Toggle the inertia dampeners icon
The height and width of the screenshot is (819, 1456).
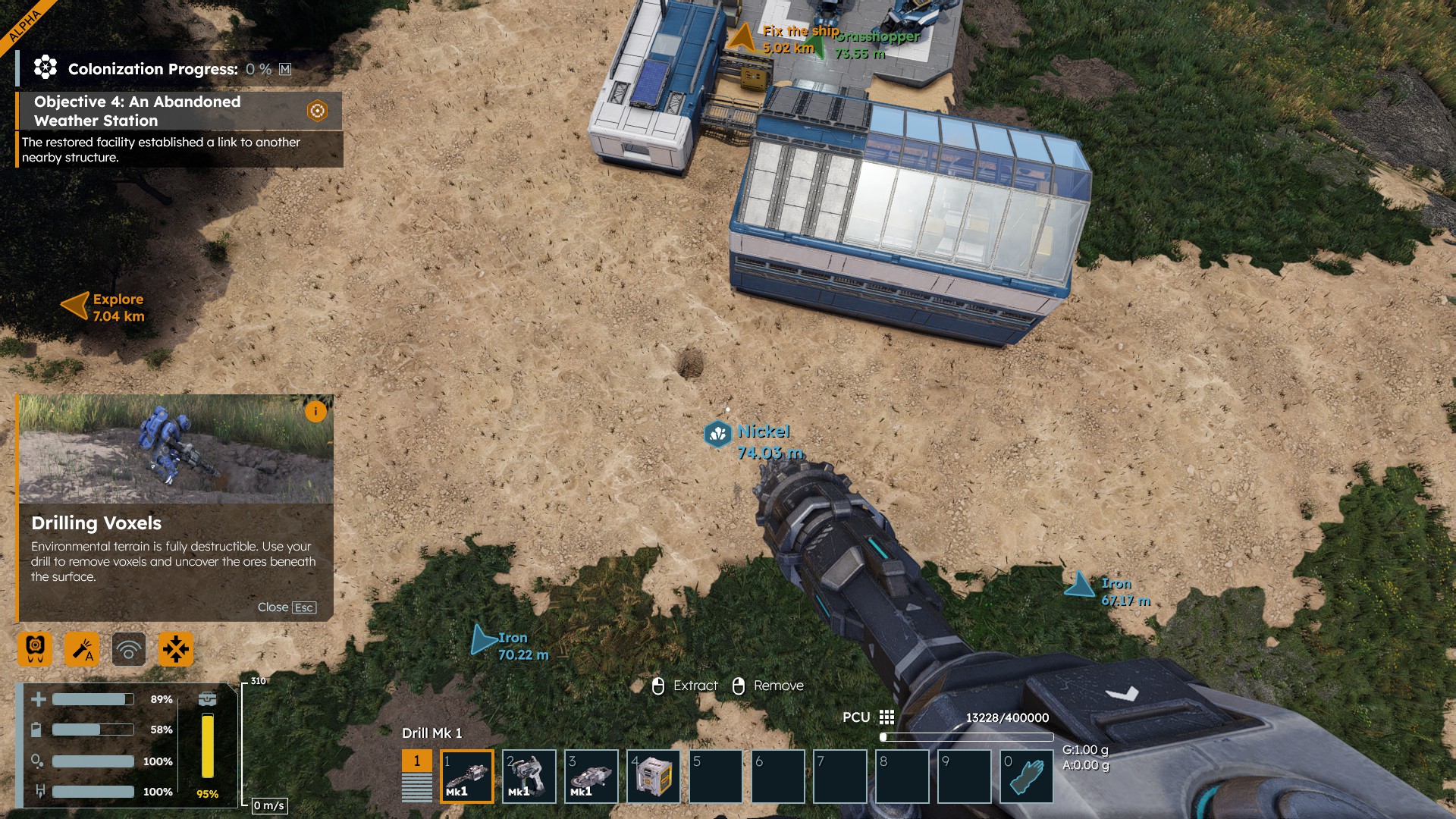pos(176,649)
